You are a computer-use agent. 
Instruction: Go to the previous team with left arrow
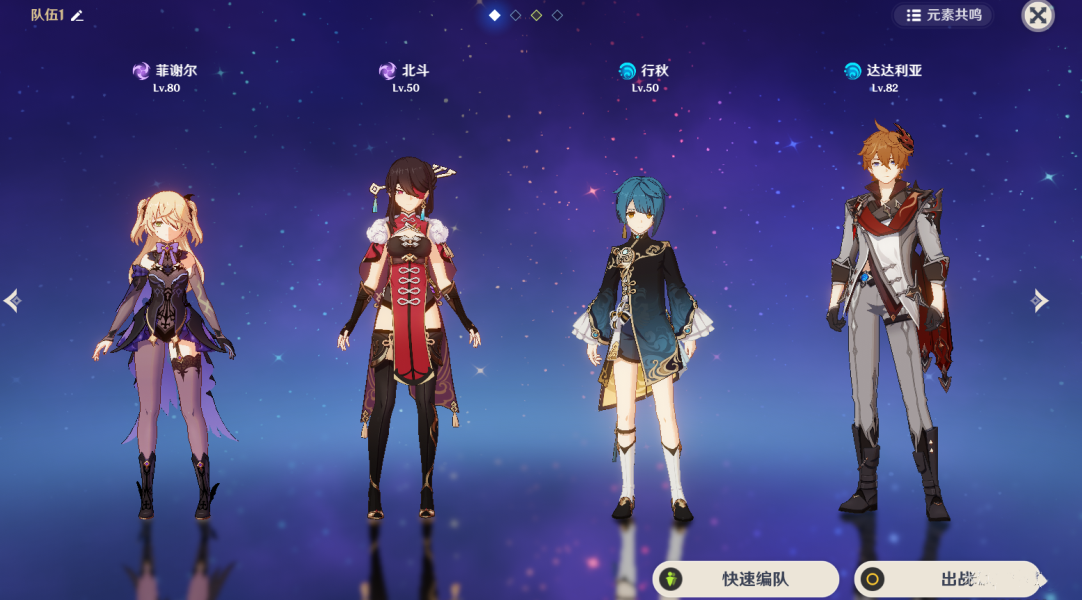click(x=12, y=300)
